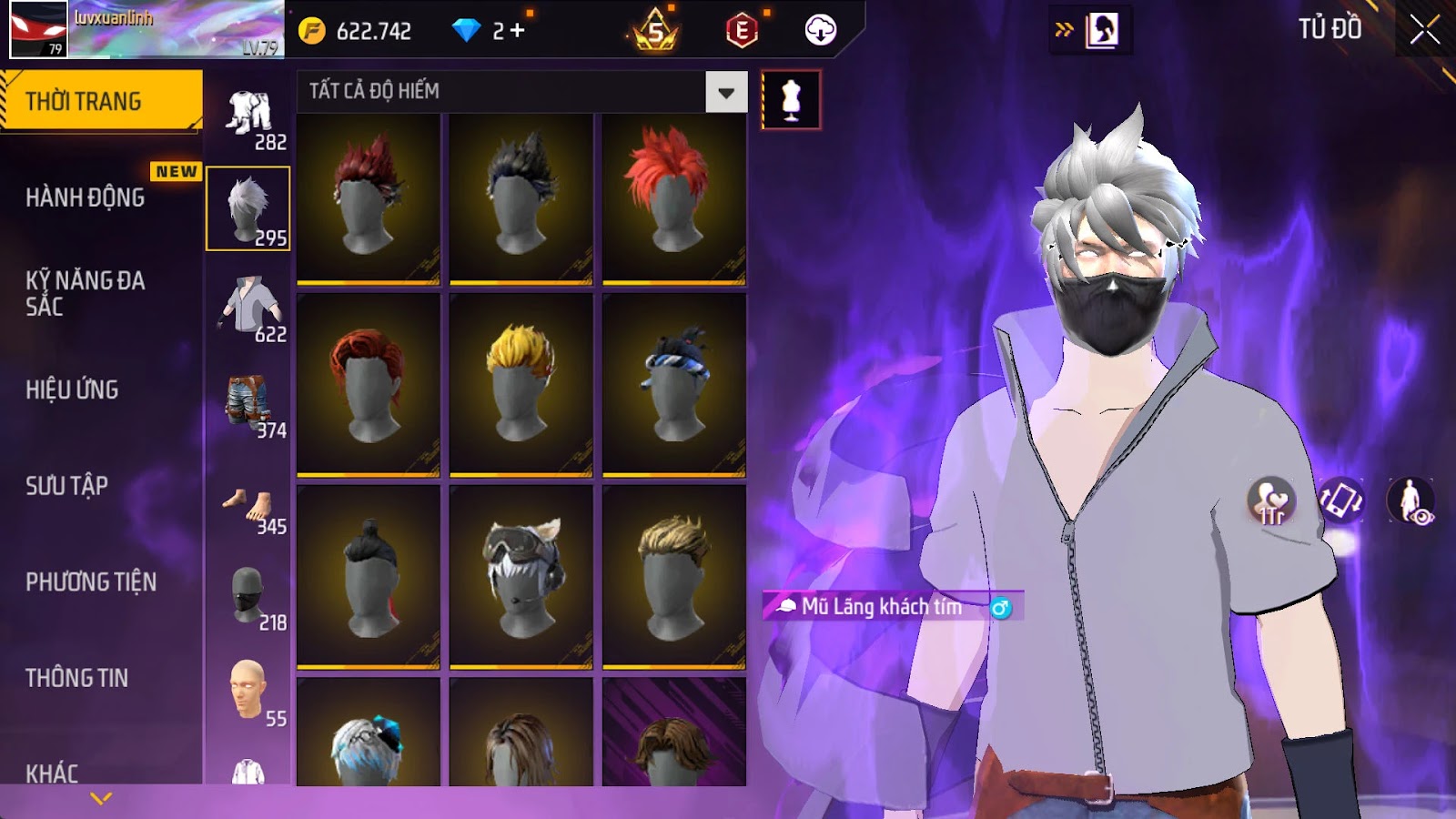
Task: Equip the goggles and headset hat
Action: 521,577
